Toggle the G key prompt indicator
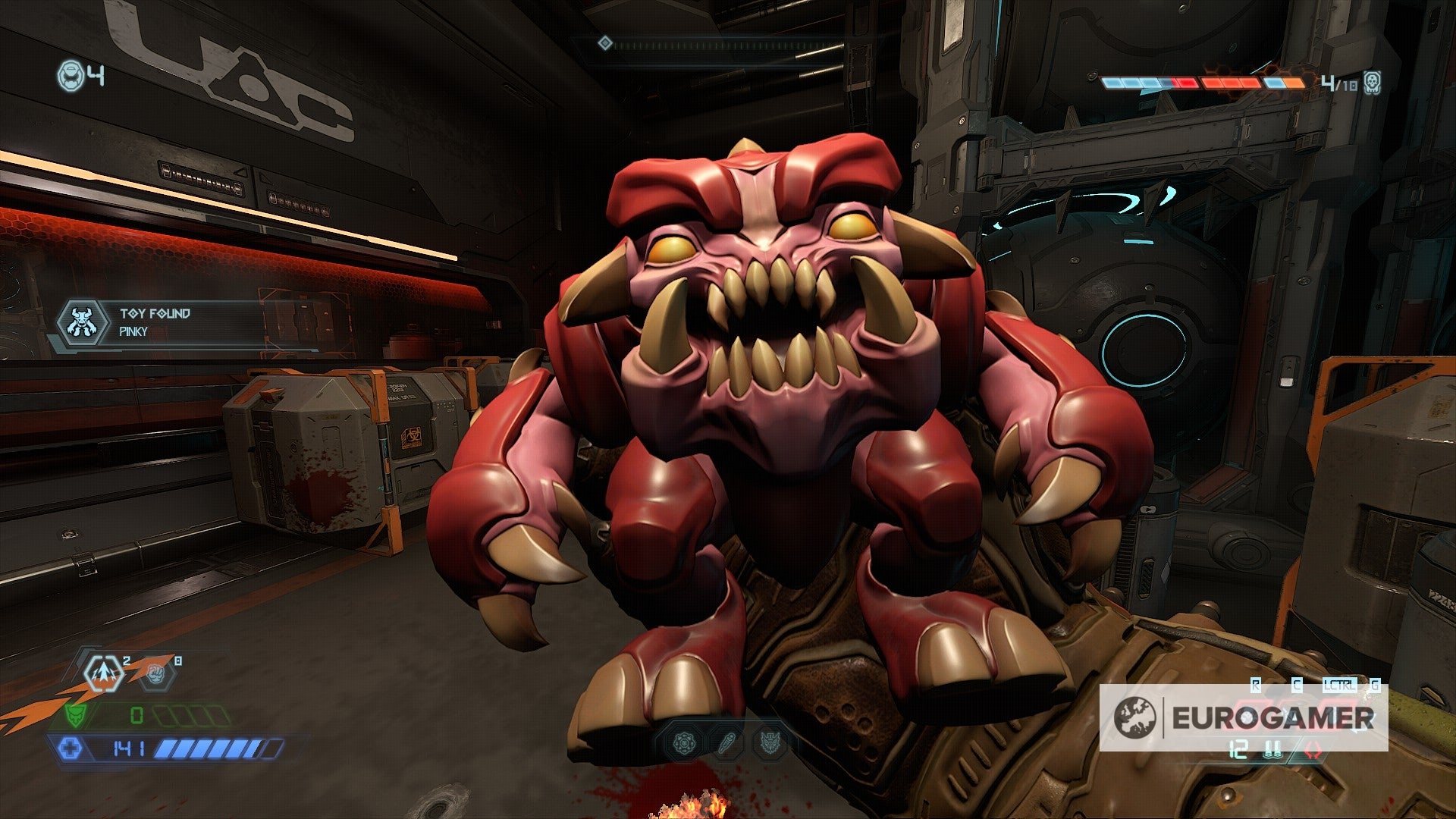The image size is (1456, 819). click(x=1374, y=685)
